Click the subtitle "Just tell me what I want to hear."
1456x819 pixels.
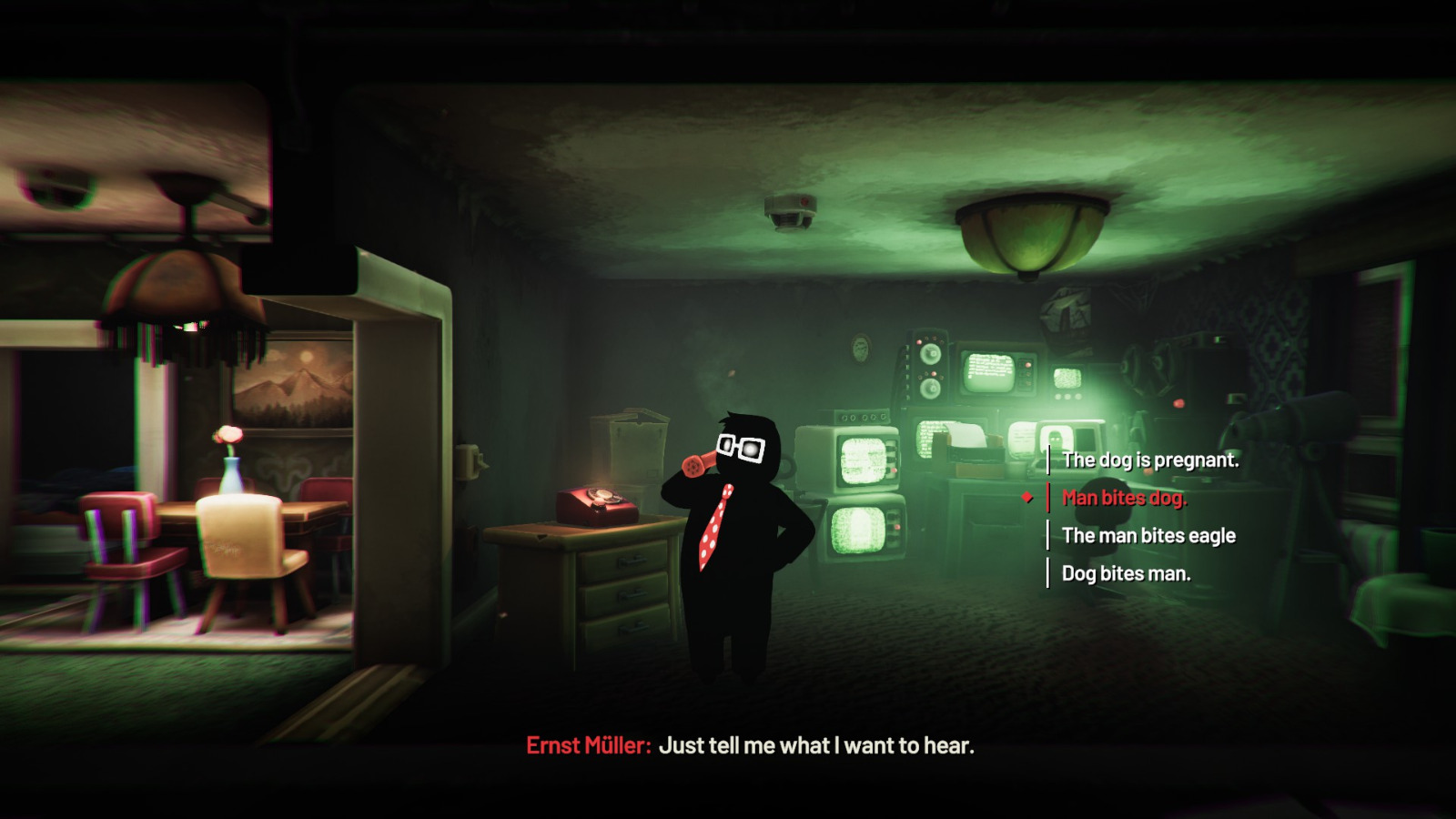coord(817,745)
